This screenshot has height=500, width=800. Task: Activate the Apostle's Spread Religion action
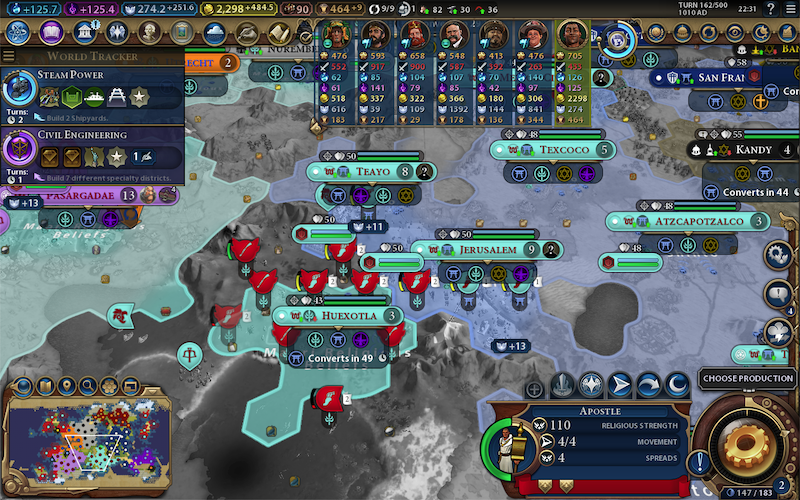coord(592,384)
